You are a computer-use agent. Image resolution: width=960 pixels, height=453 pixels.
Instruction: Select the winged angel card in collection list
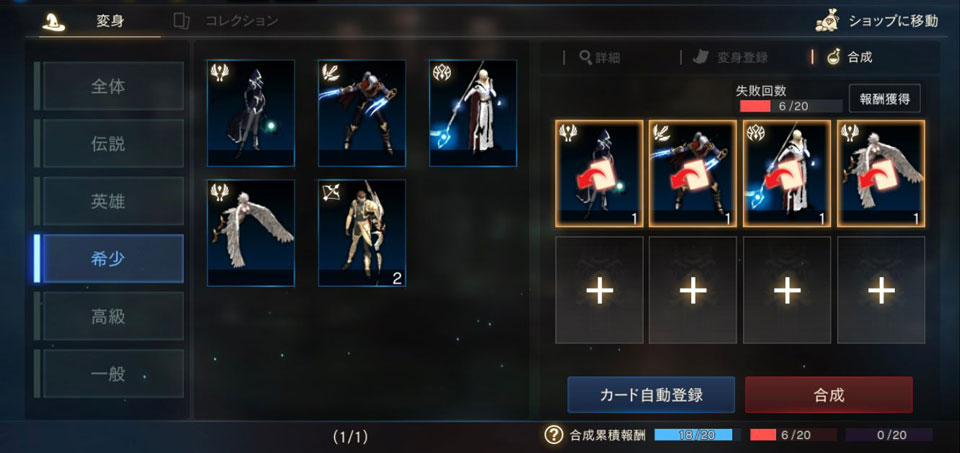[x=251, y=233]
